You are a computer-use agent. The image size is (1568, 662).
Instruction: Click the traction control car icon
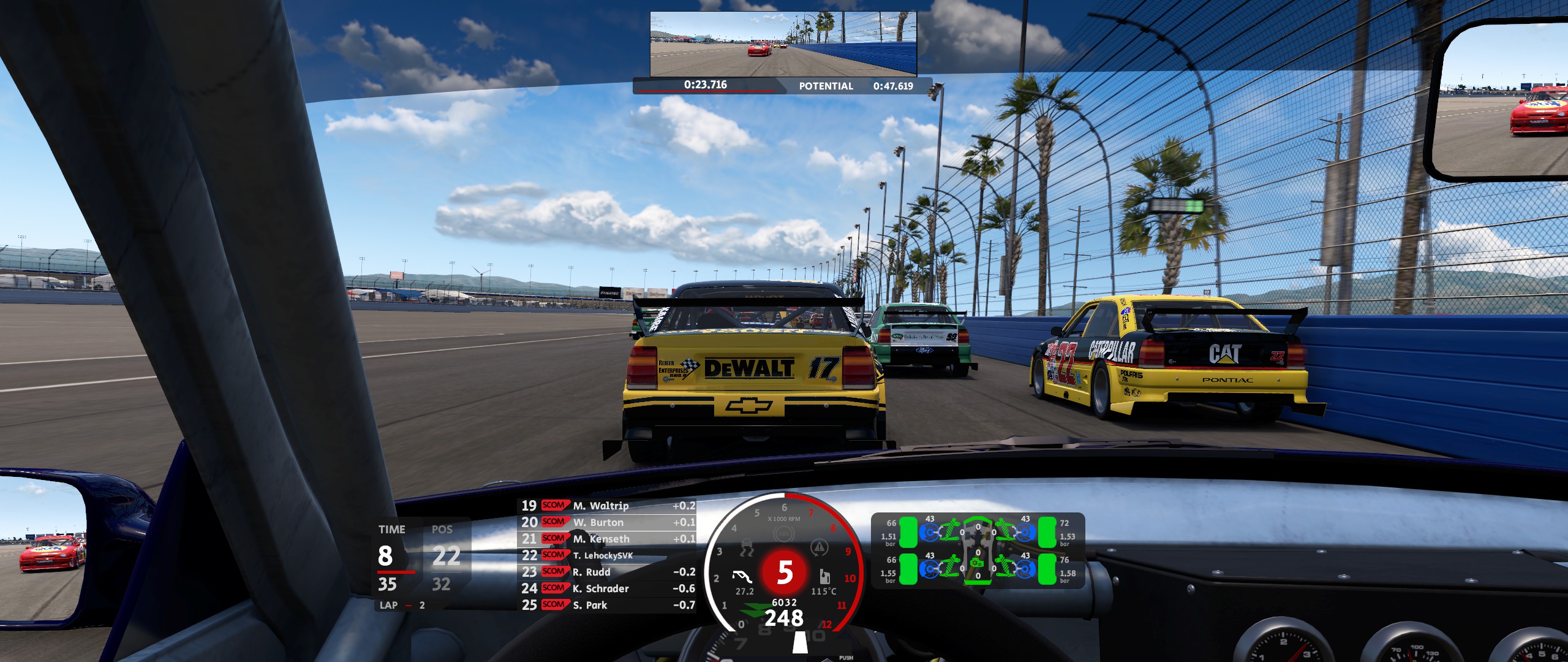[747, 547]
